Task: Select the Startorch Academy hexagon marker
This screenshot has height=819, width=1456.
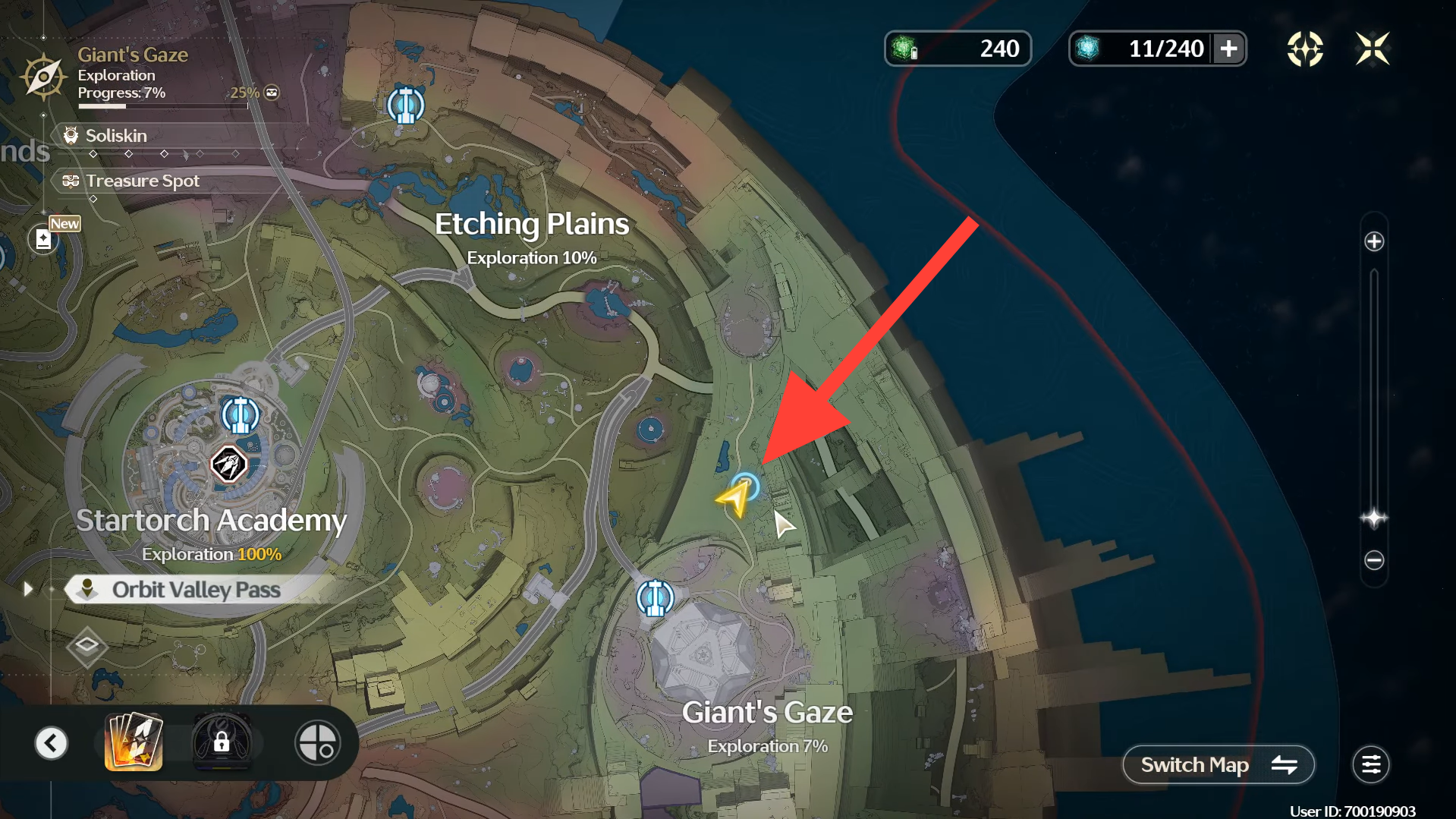Action: [x=228, y=464]
